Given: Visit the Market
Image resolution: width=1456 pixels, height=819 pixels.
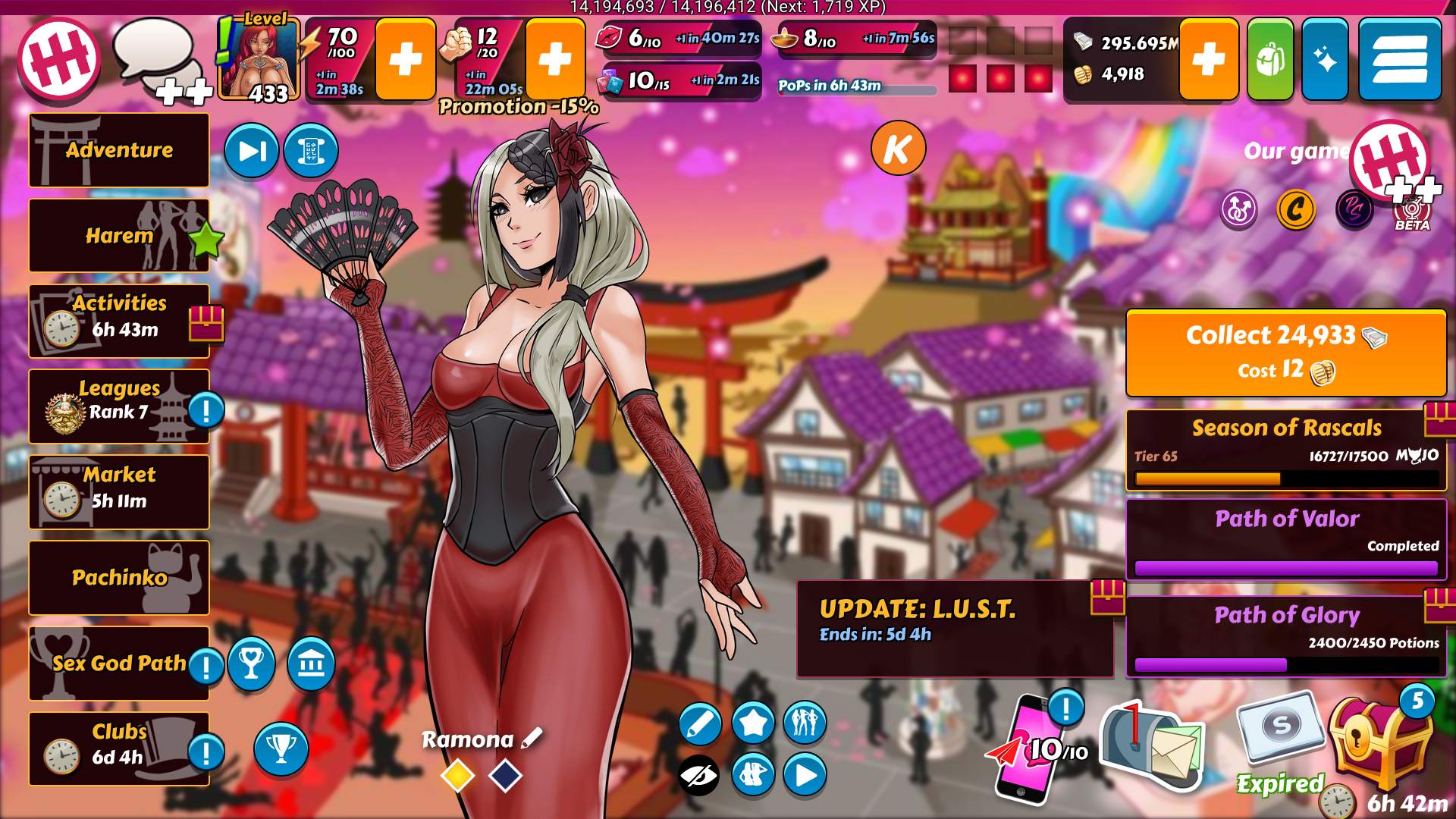Looking at the screenshot, I should point(119,492).
